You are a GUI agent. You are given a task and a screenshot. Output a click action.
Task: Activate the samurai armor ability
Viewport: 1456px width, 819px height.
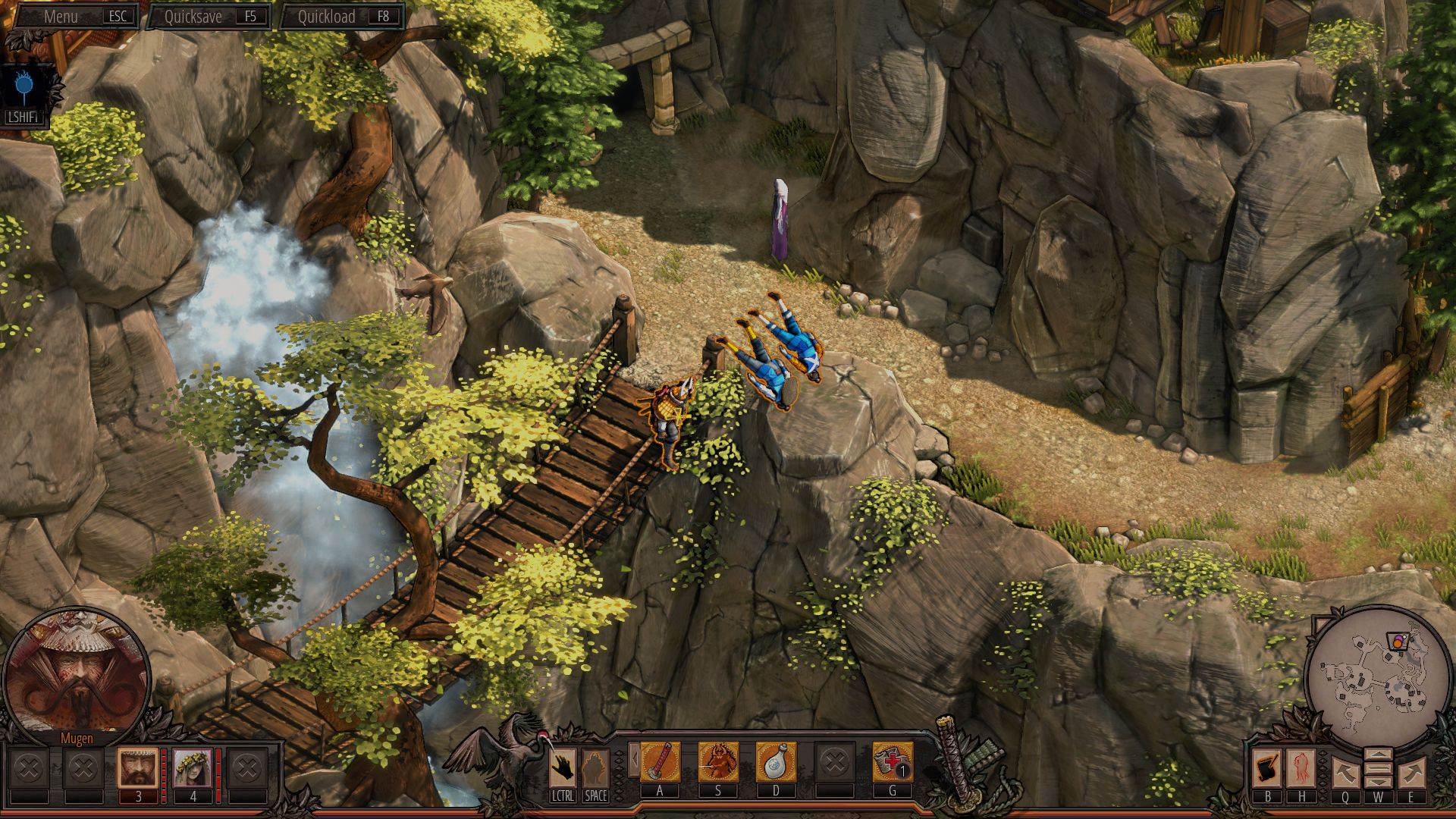click(717, 761)
